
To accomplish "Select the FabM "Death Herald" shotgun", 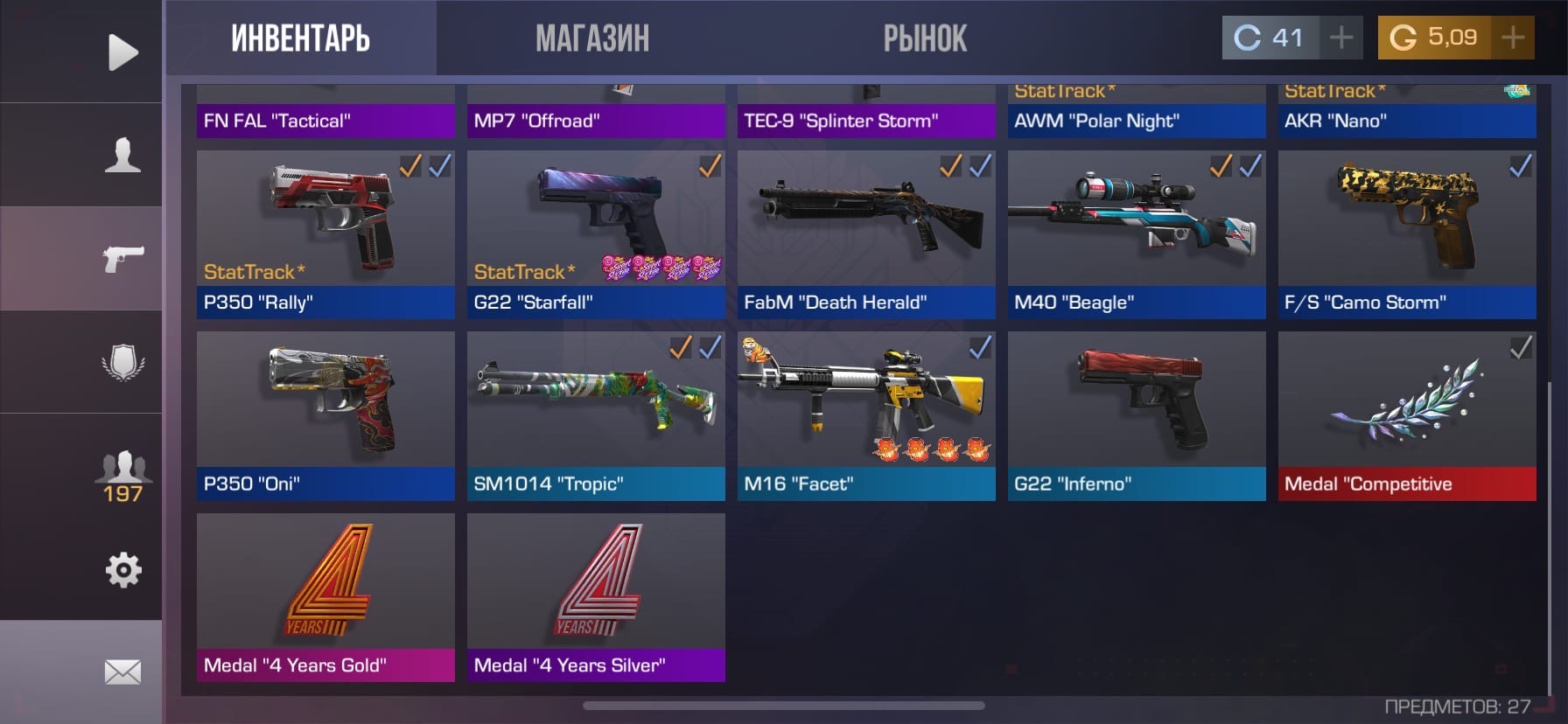I will [x=866, y=233].
